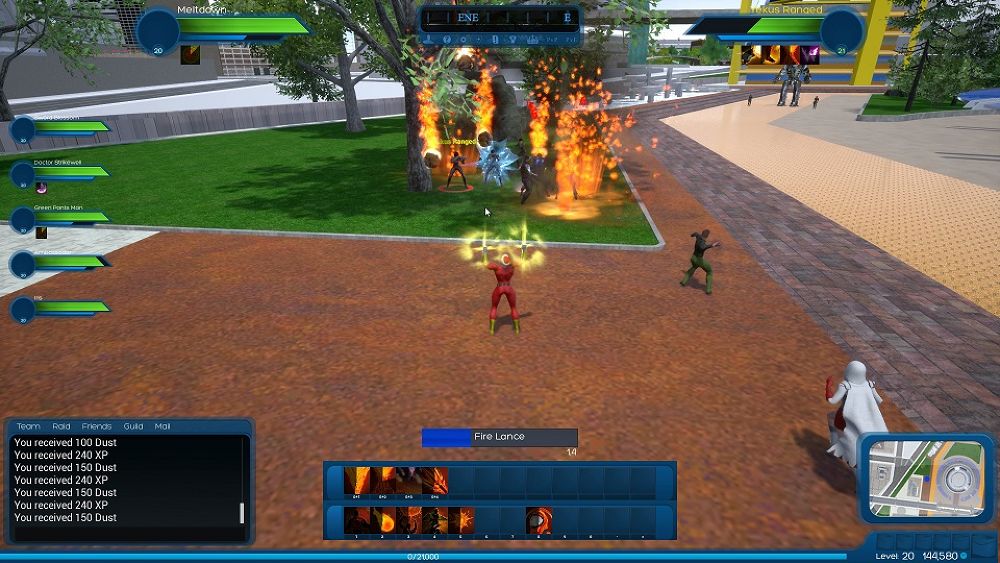Show the Guild tab

click(x=133, y=426)
